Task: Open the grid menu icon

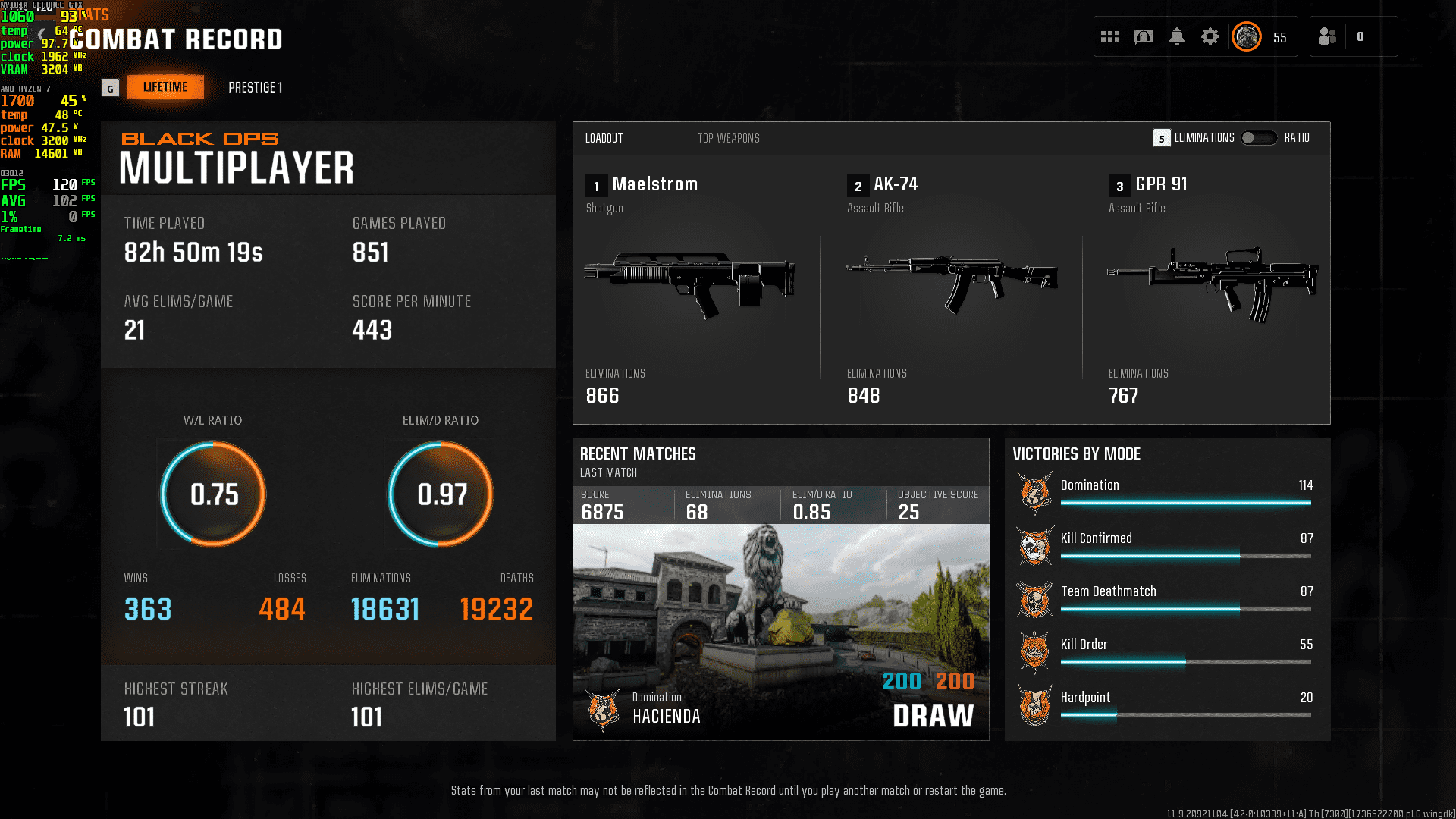Action: point(1110,36)
